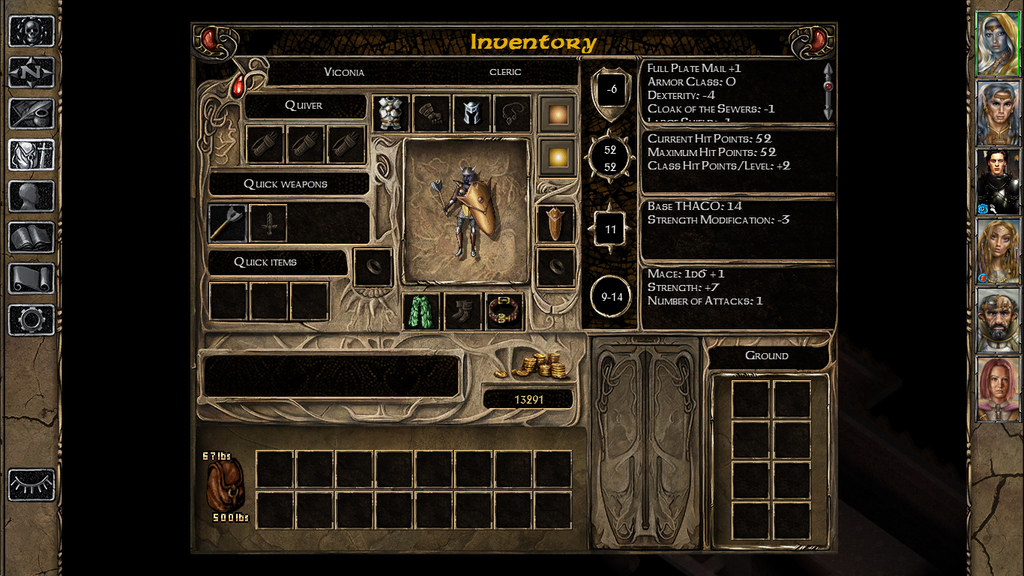The width and height of the screenshot is (1024, 576).
Task: Return to game via skull icon
Action: click(x=31, y=31)
